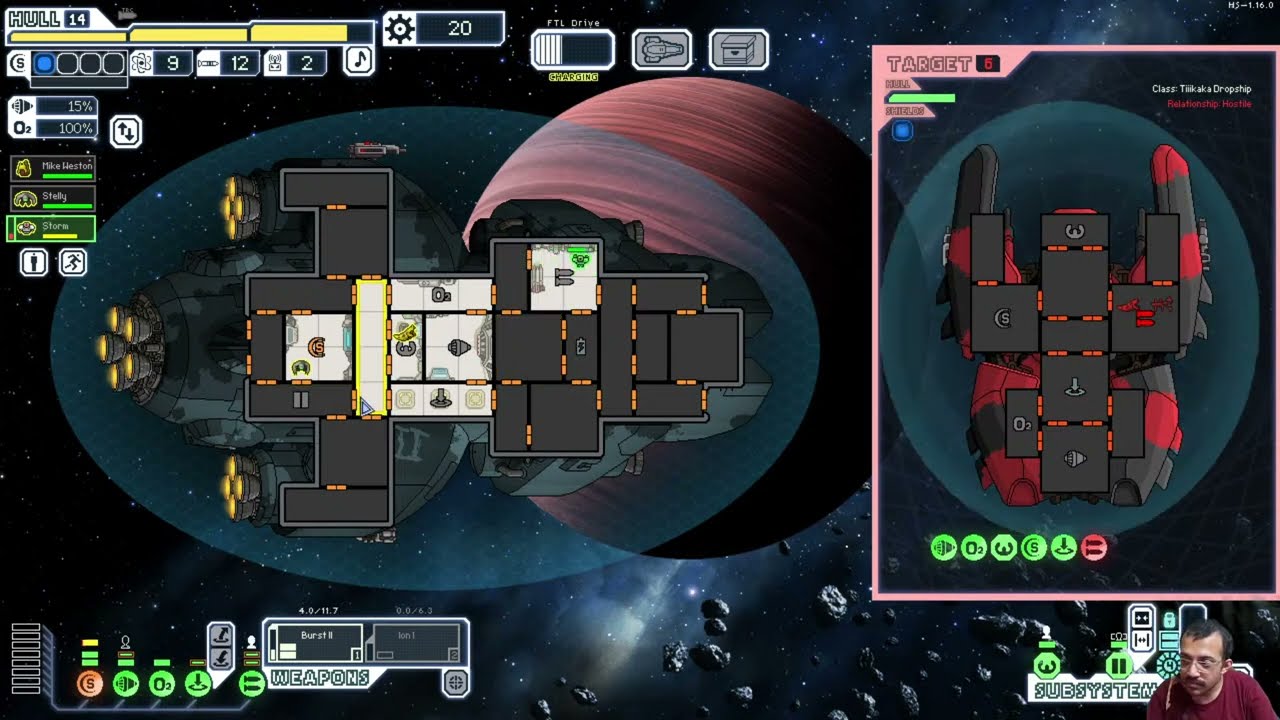
Task: Select crew member Storm
Action: coord(53,229)
